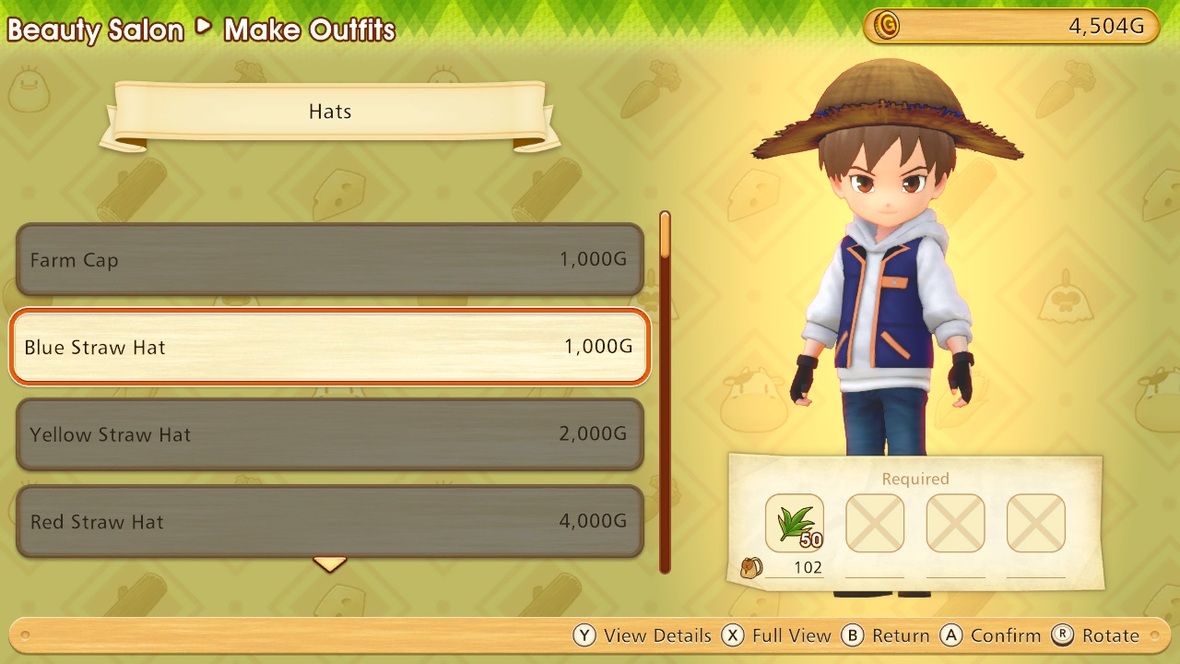Pick the Yellow Straw Hat item

329,435
